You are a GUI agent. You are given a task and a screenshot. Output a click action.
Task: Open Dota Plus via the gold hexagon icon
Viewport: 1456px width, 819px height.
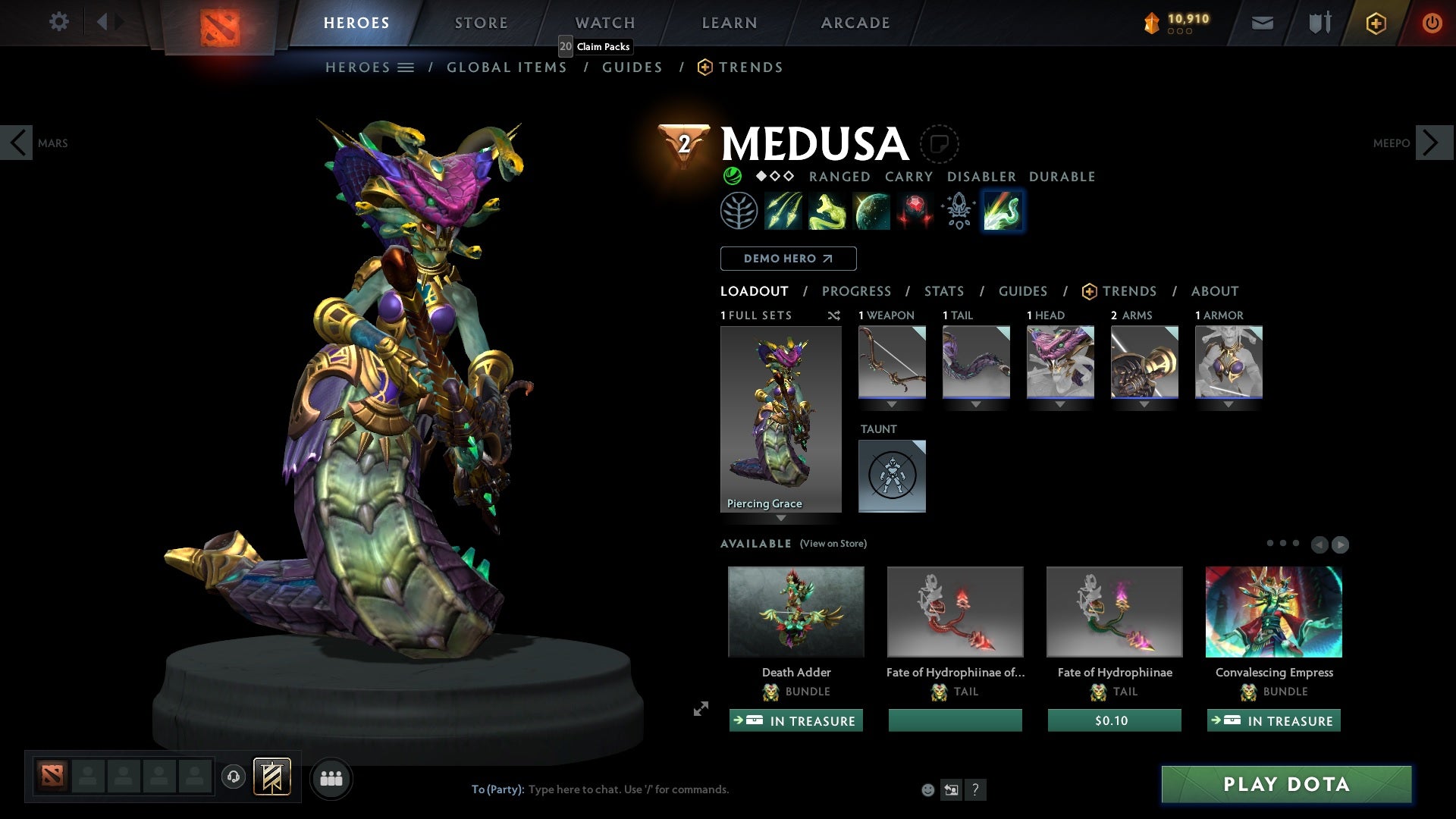click(1374, 22)
